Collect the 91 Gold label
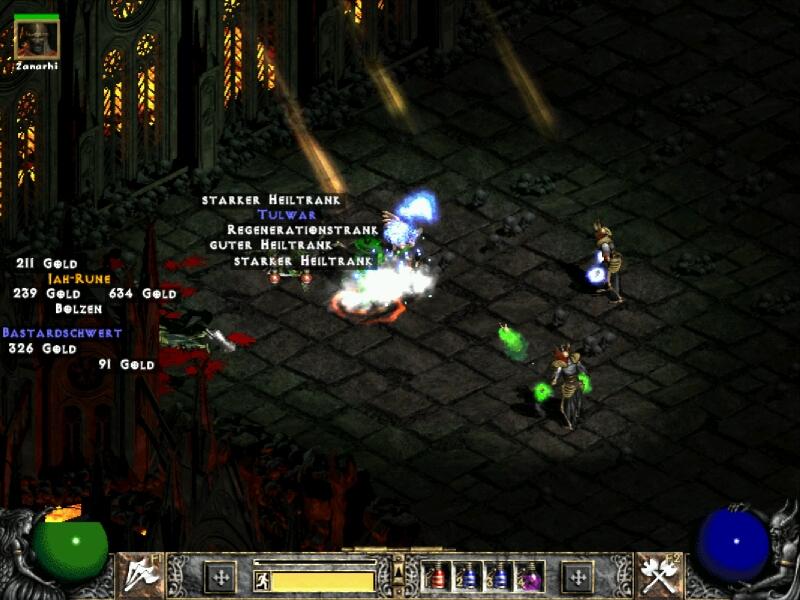The width and height of the screenshot is (800, 600). pyautogui.click(x=126, y=365)
